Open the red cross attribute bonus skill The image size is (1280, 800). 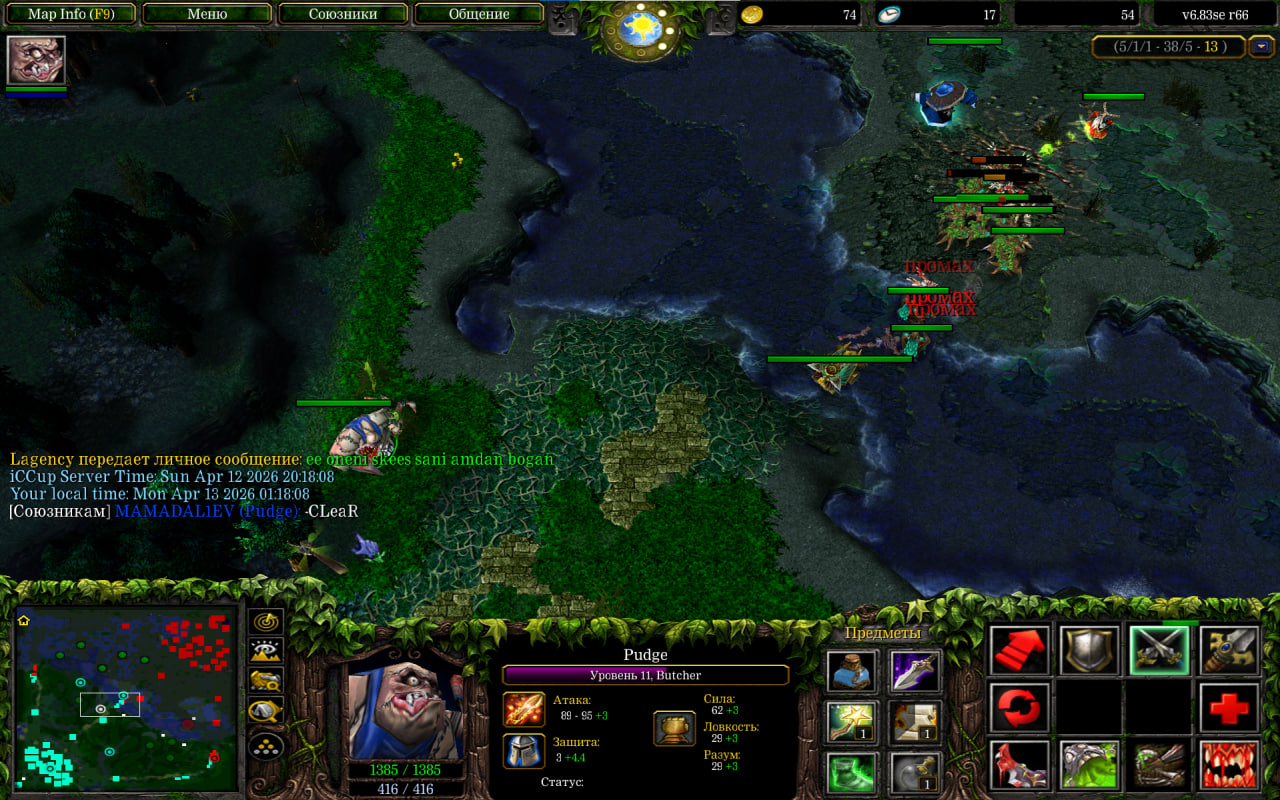point(1229,708)
